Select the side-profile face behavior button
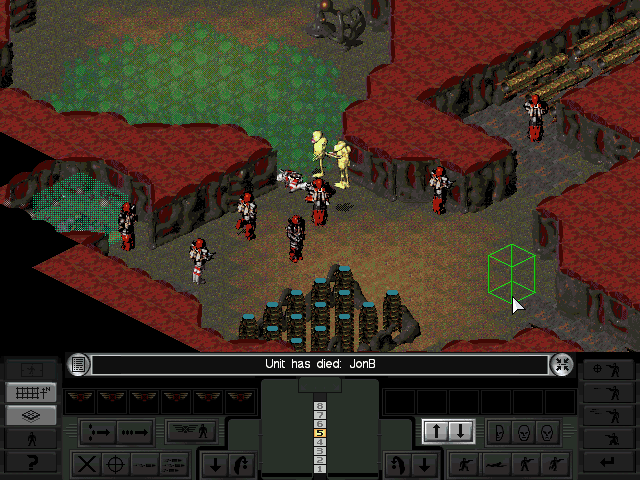This screenshot has width=640, height=480. tap(498, 432)
